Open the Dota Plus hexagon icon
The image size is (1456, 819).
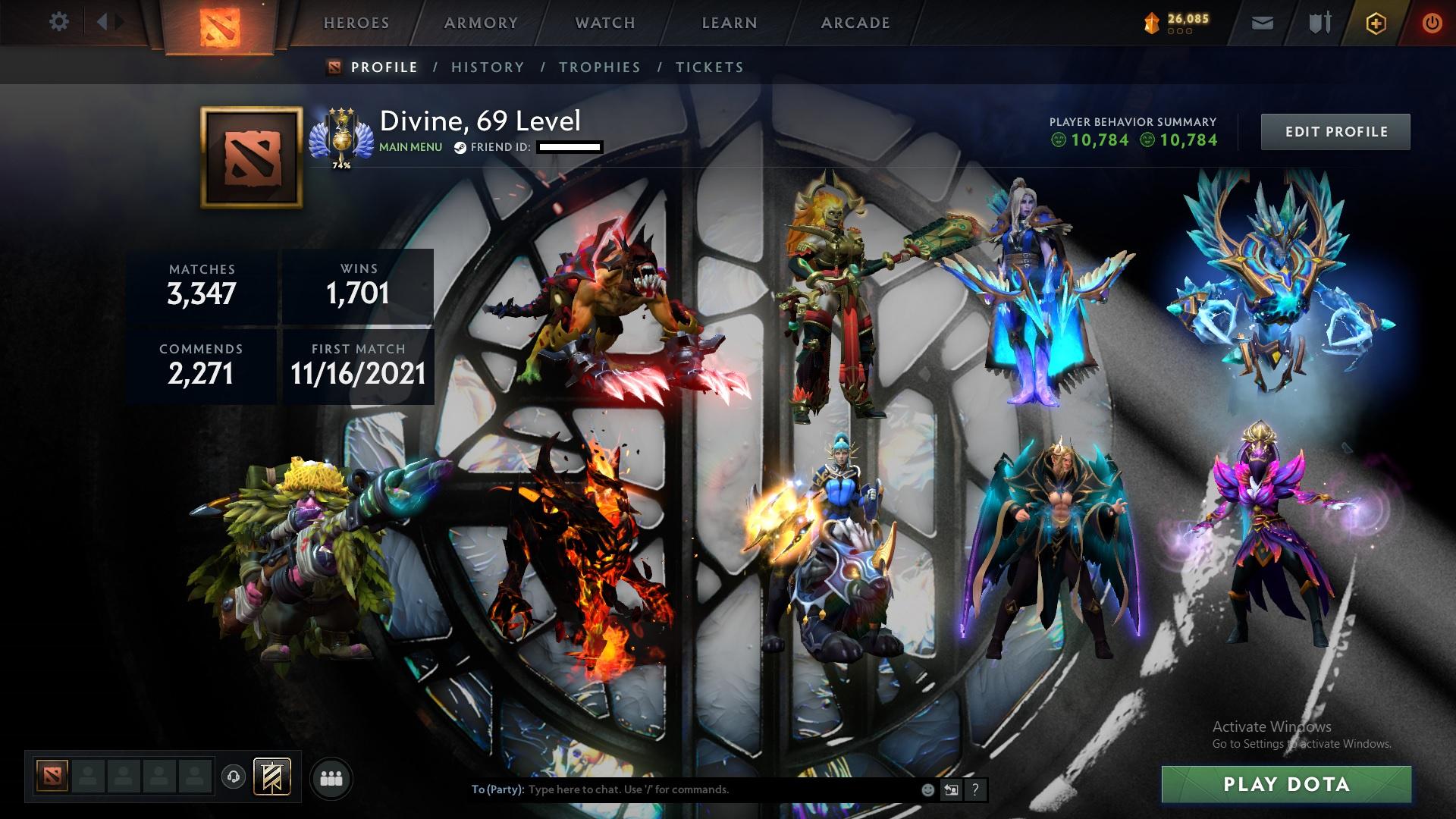(x=1375, y=22)
